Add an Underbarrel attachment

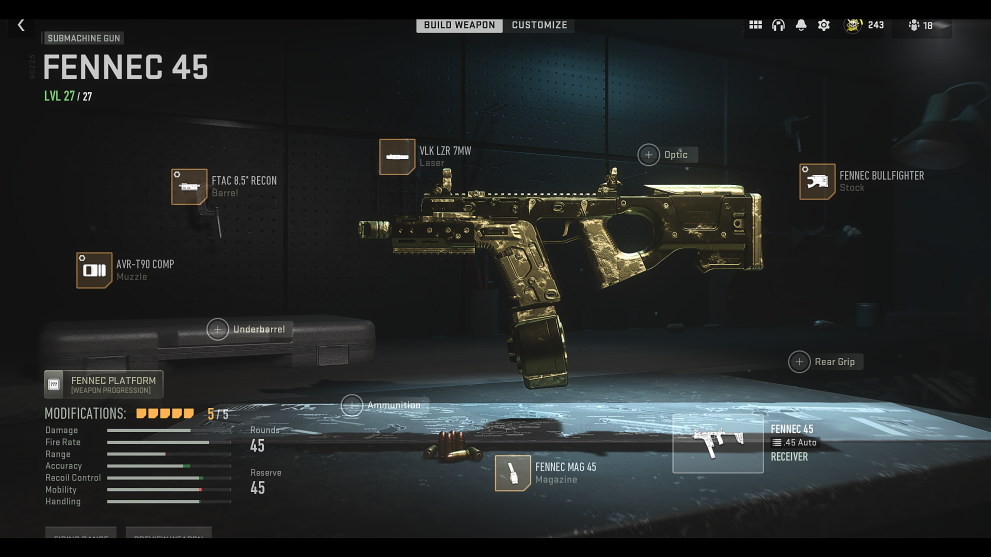tap(218, 329)
